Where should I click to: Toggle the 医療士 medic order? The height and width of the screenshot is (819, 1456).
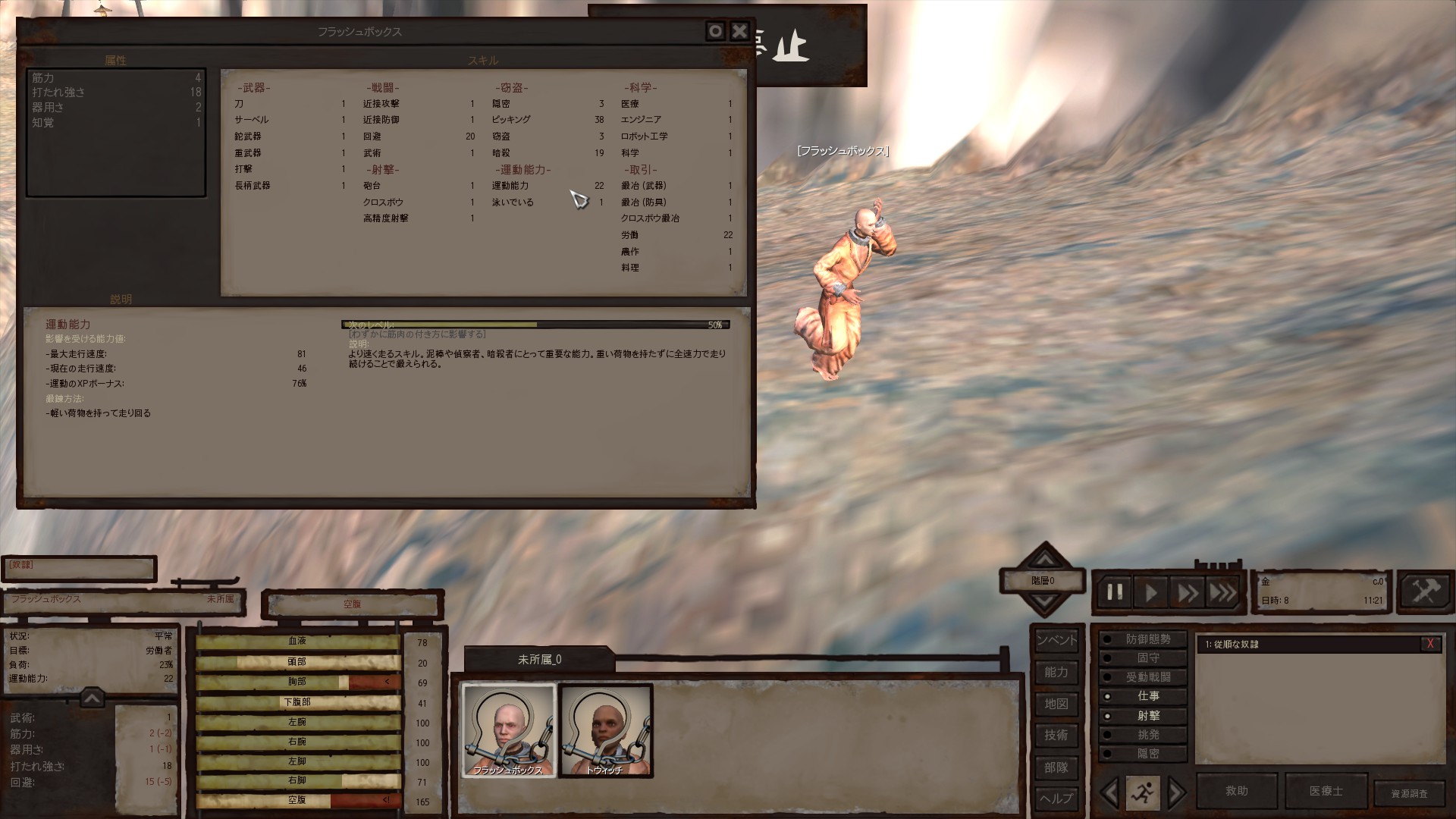pyautogui.click(x=1326, y=791)
